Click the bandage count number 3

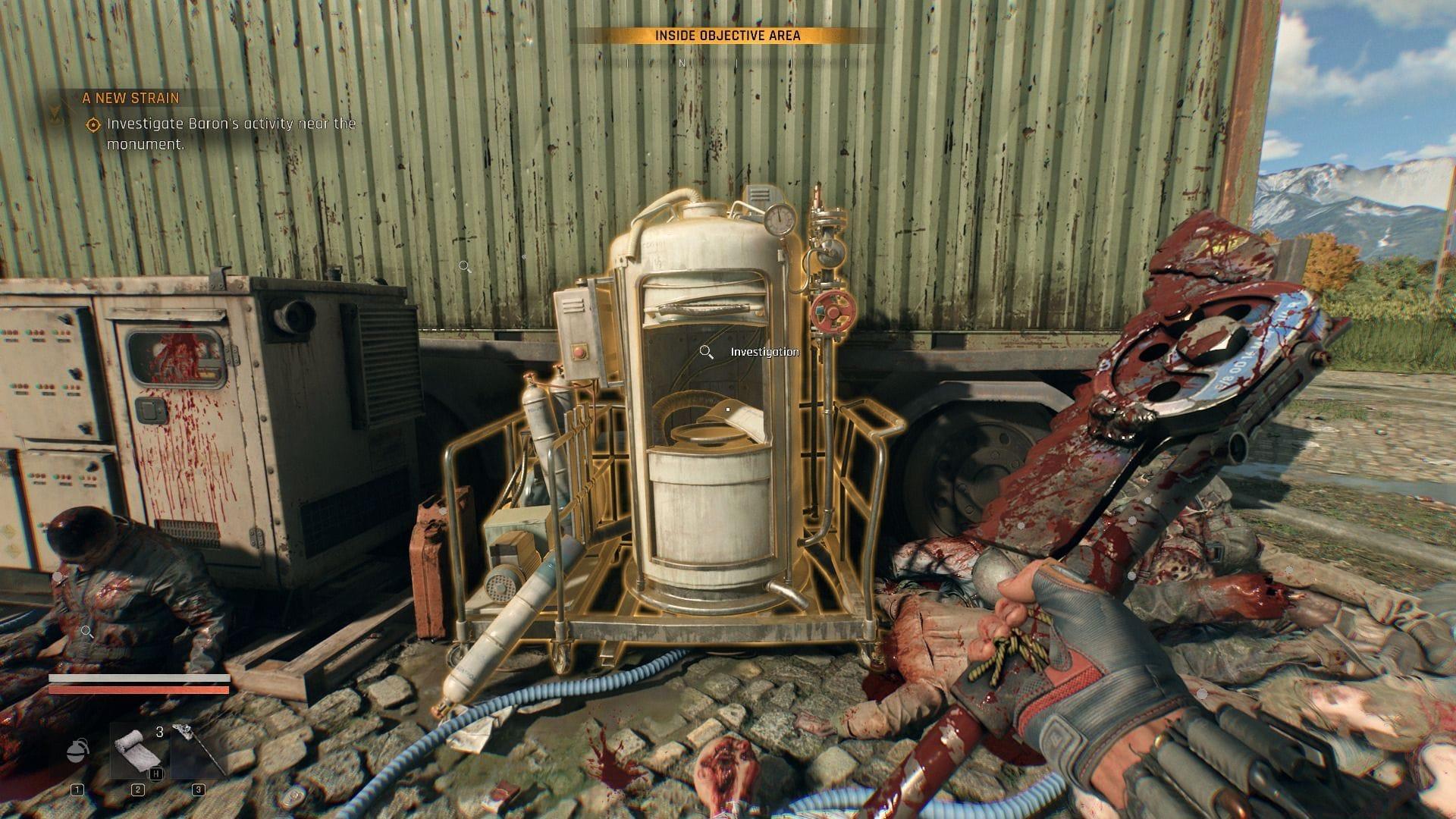[x=159, y=731]
